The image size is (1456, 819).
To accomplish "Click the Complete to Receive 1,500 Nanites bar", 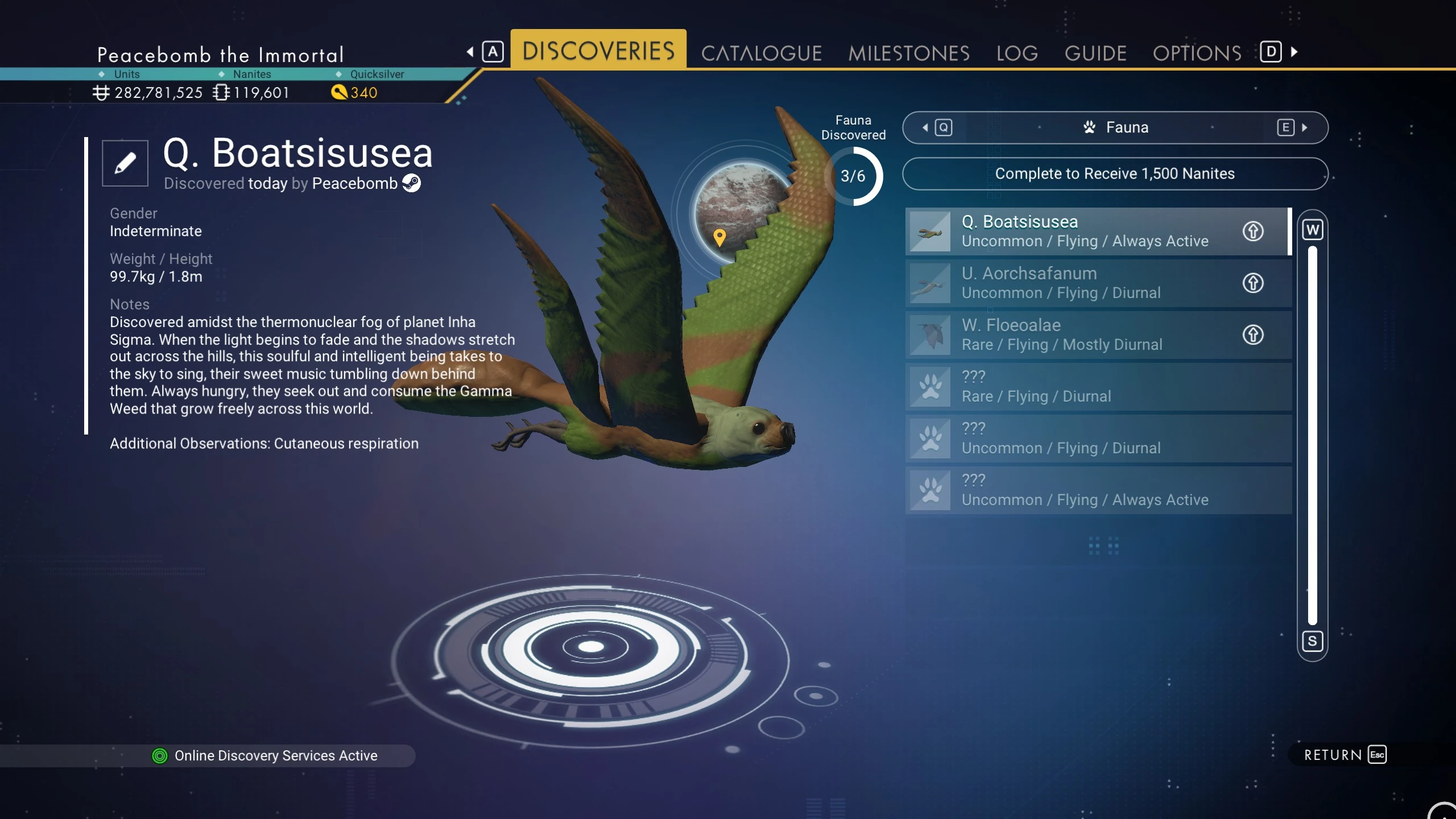I will (x=1115, y=173).
